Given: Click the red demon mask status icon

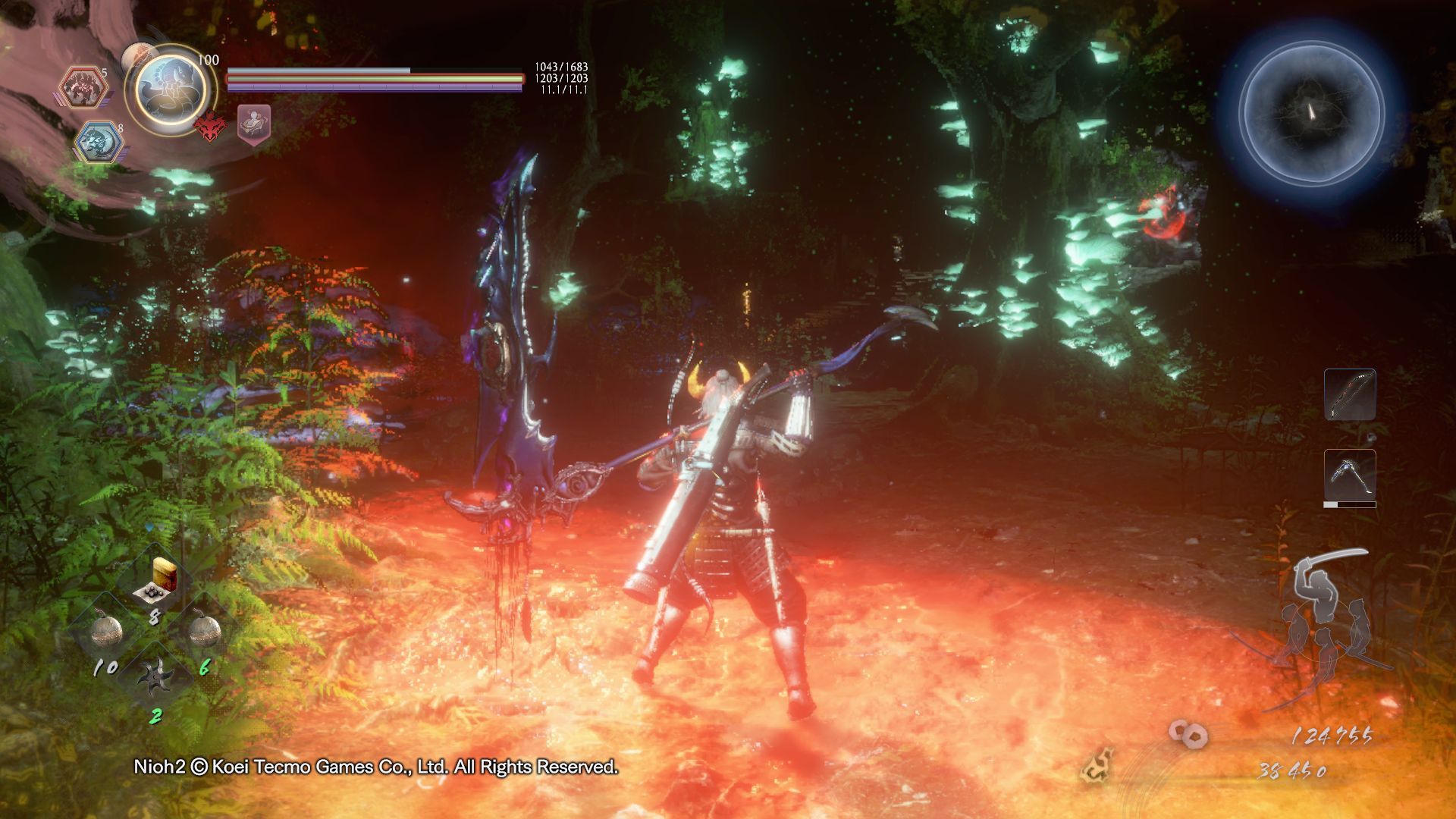Looking at the screenshot, I should click(210, 126).
